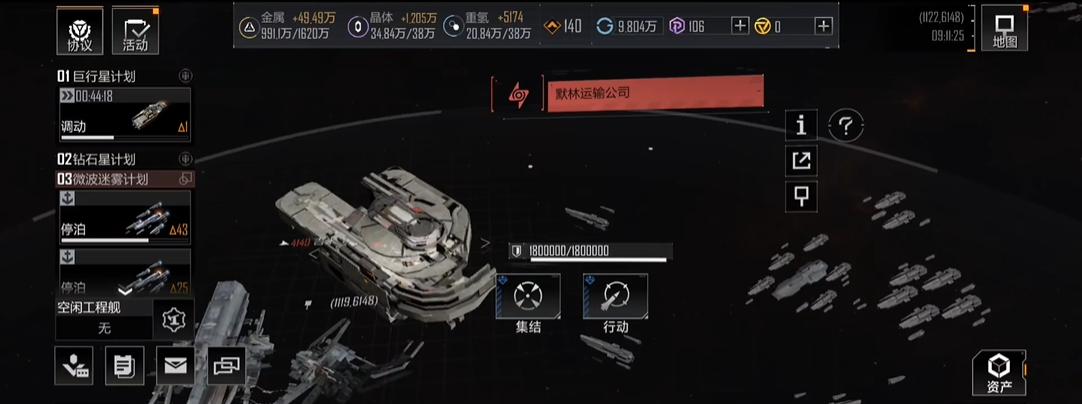Open the chat windows icon

226,366
